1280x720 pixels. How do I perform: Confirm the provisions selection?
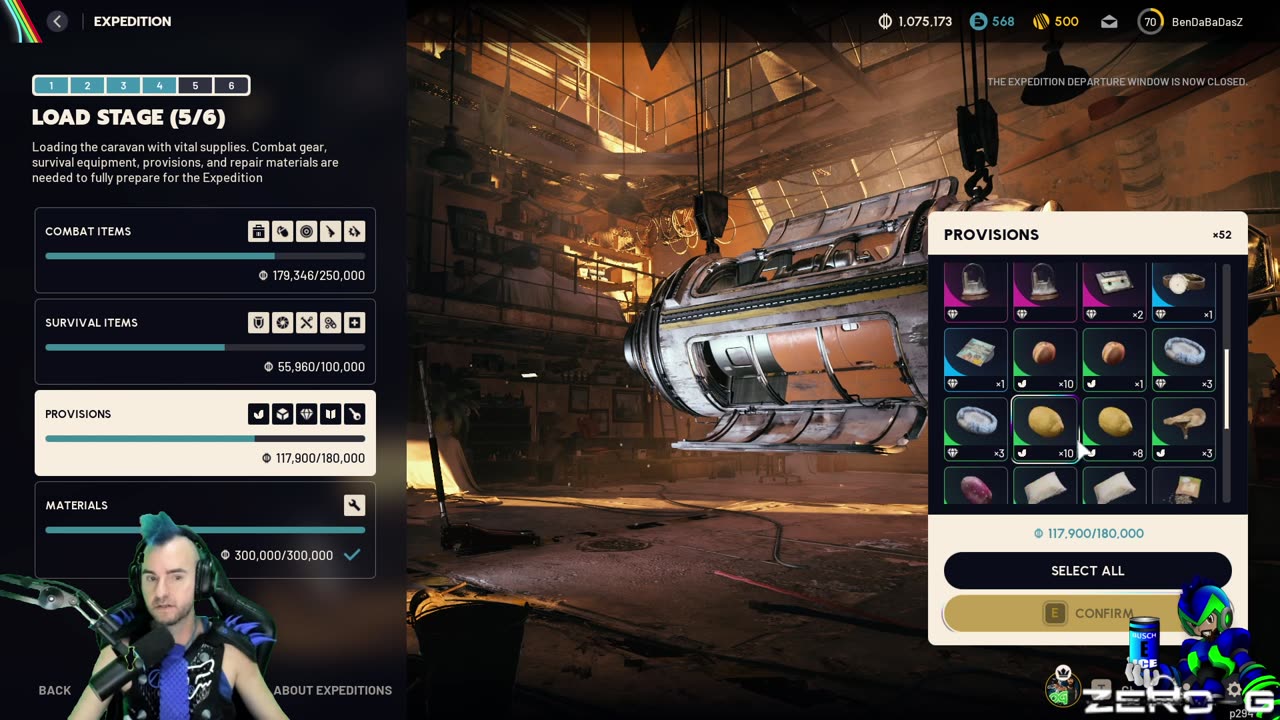click(x=1087, y=613)
